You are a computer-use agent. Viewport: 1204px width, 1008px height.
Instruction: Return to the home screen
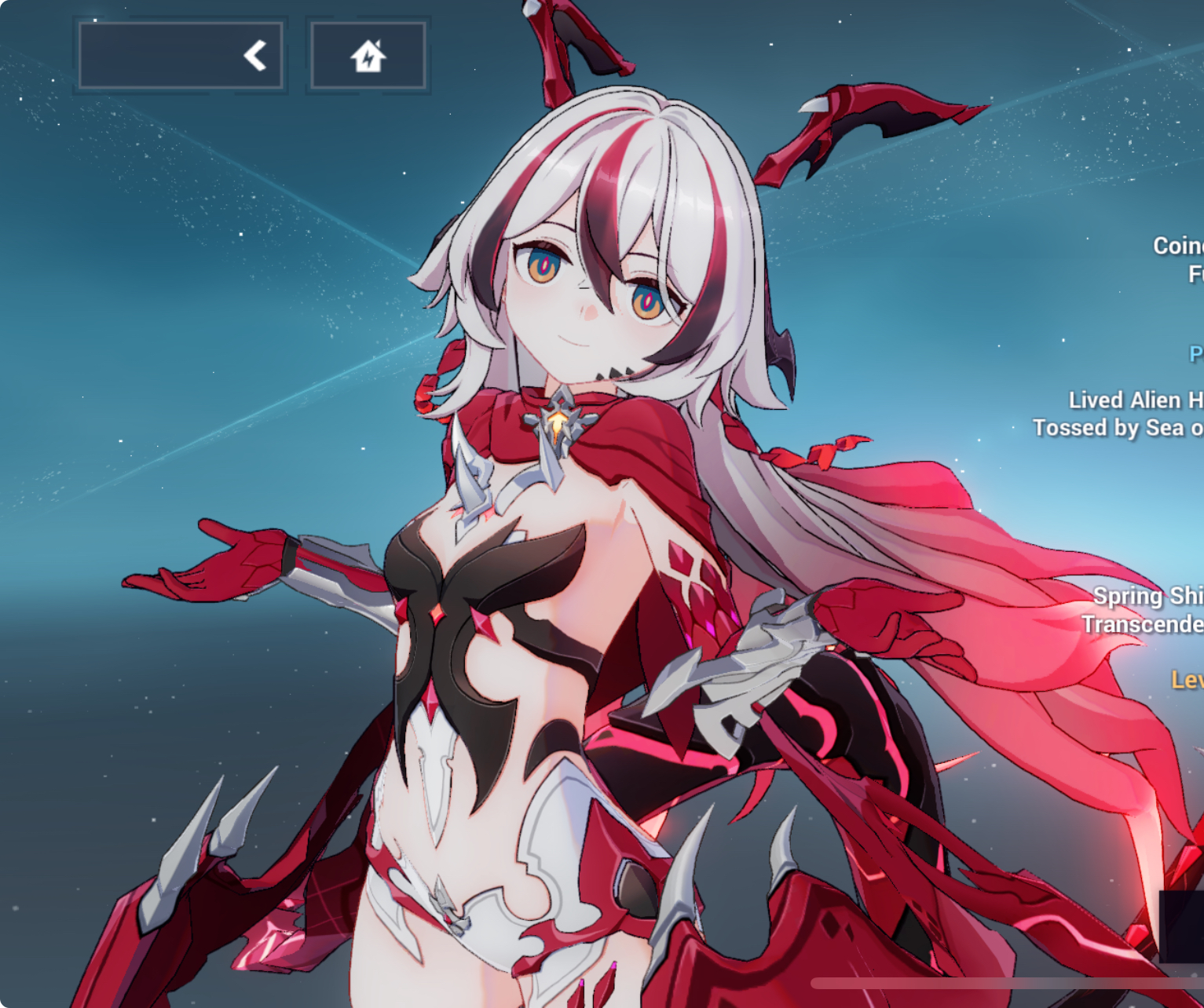coord(368,56)
